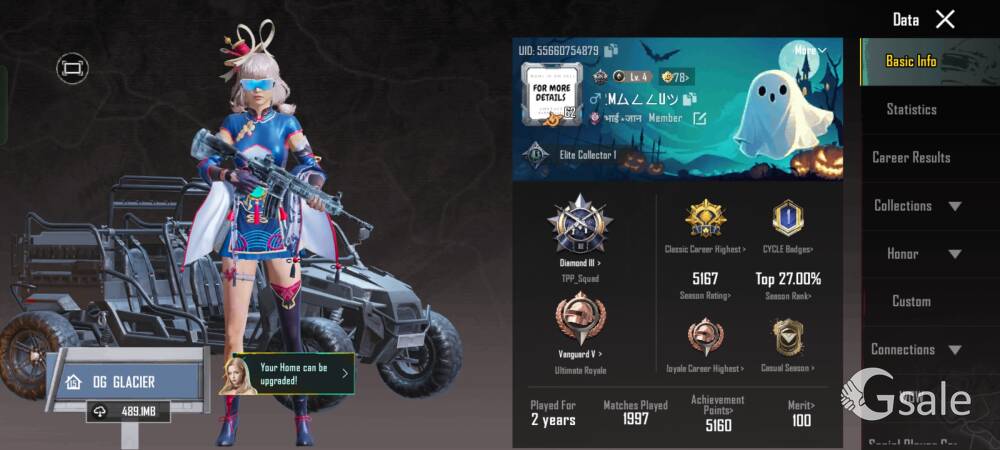1000x450 pixels.
Task: Open the profile avatar frame
Action: 550,94
